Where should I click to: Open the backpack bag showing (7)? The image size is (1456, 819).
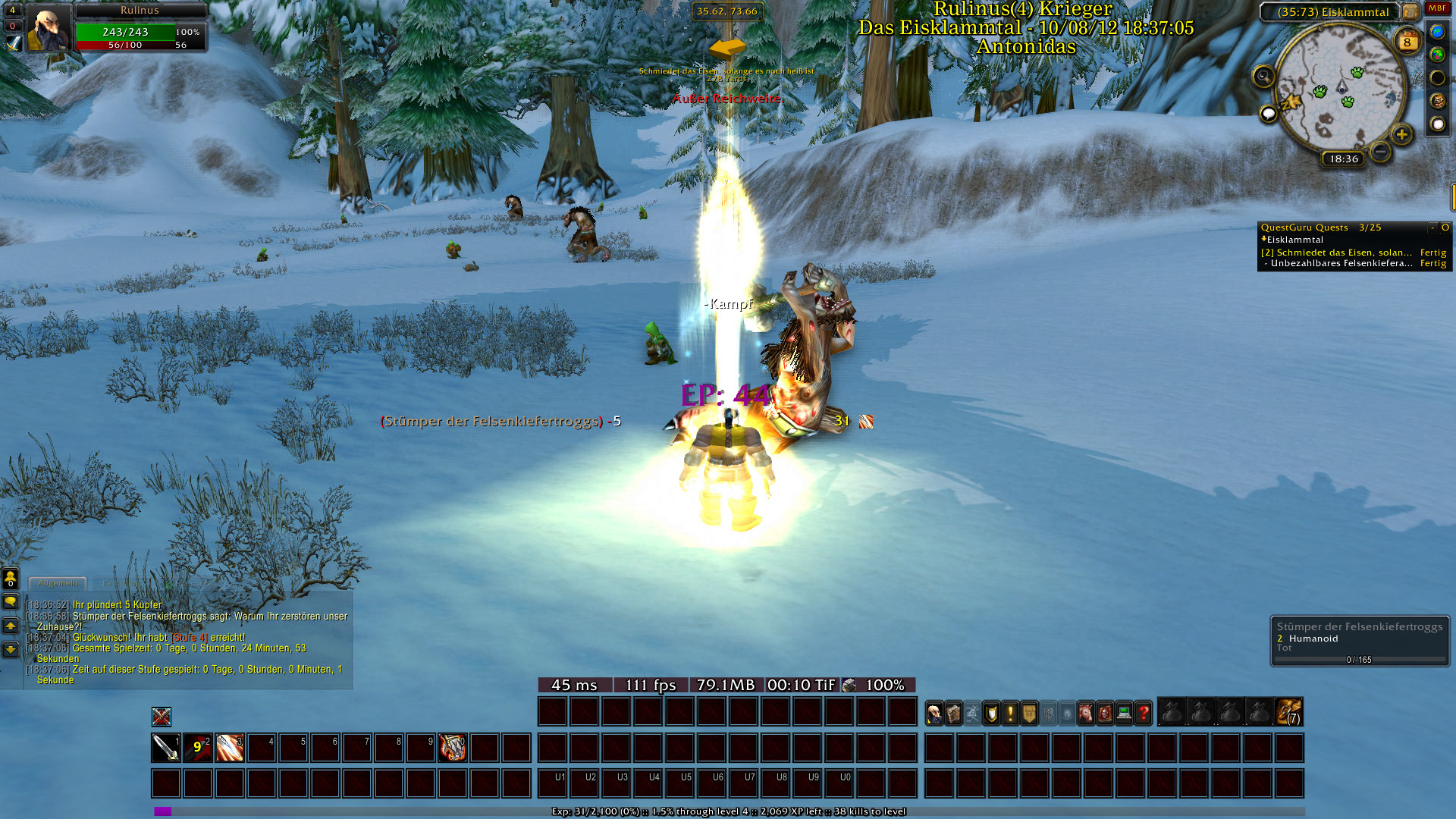[1289, 713]
